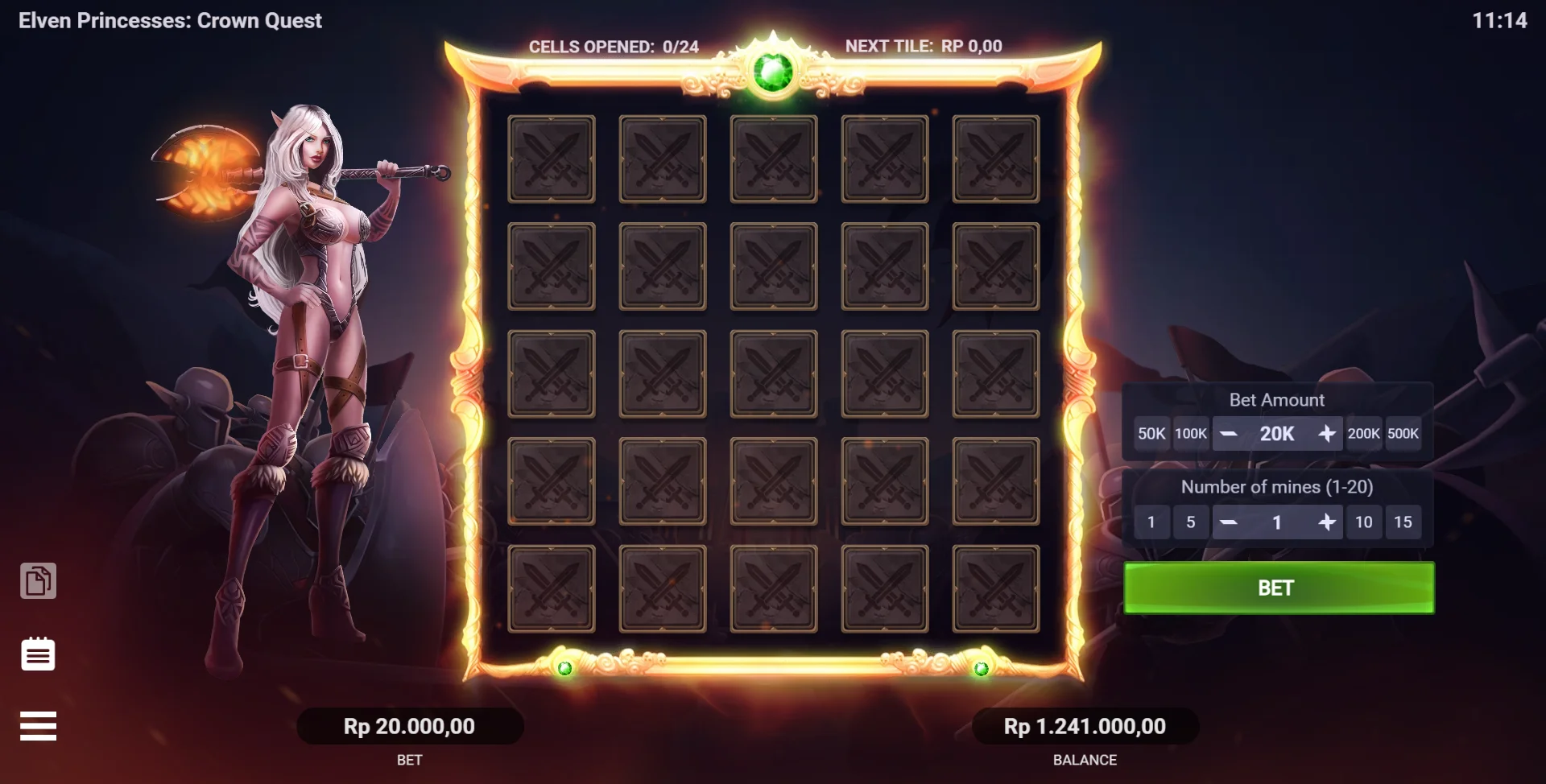This screenshot has width=1546, height=784.
Task: Select the 50K bet preset
Action: 1151,433
